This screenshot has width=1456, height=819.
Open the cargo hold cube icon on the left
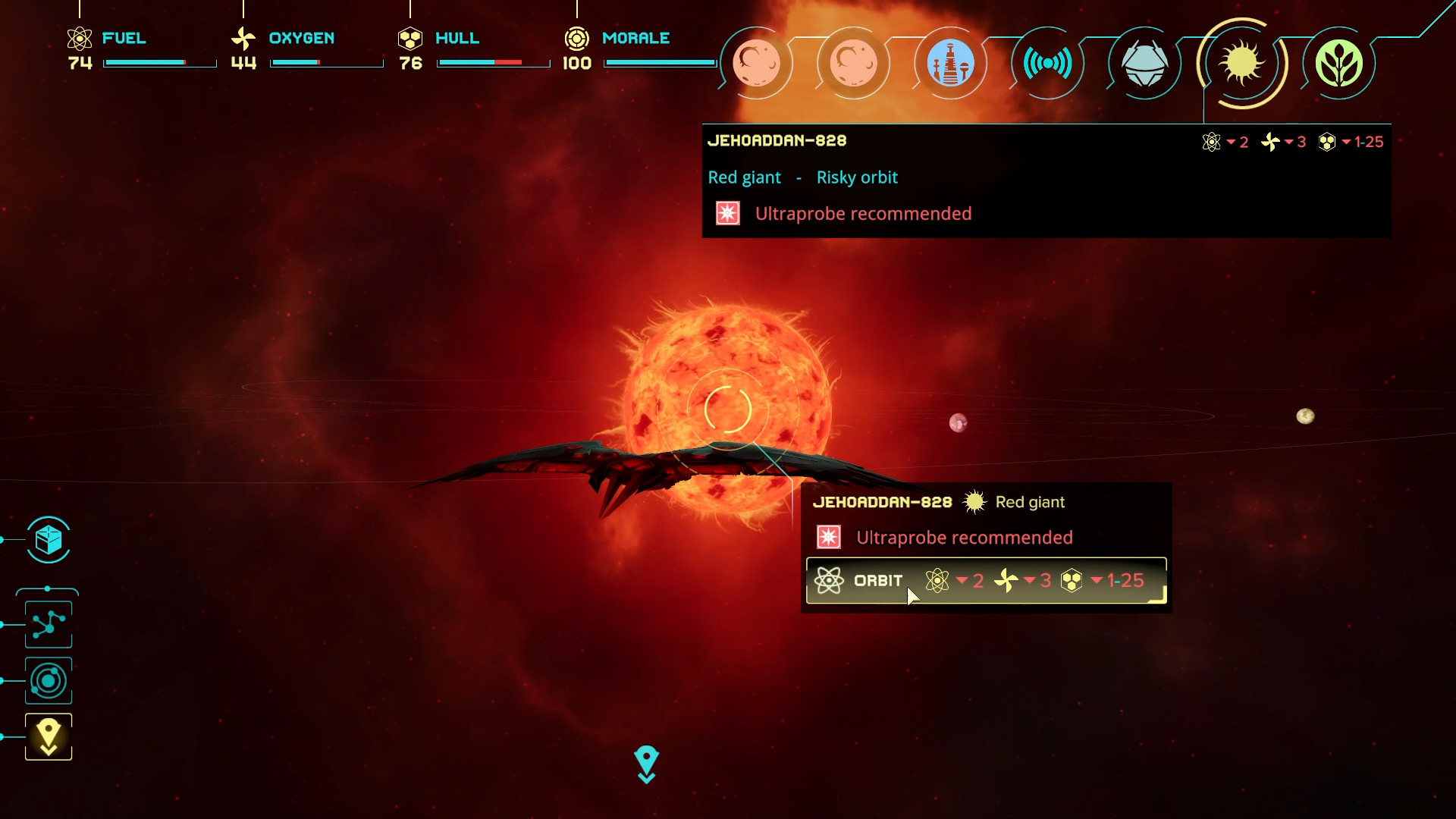[x=48, y=541]
